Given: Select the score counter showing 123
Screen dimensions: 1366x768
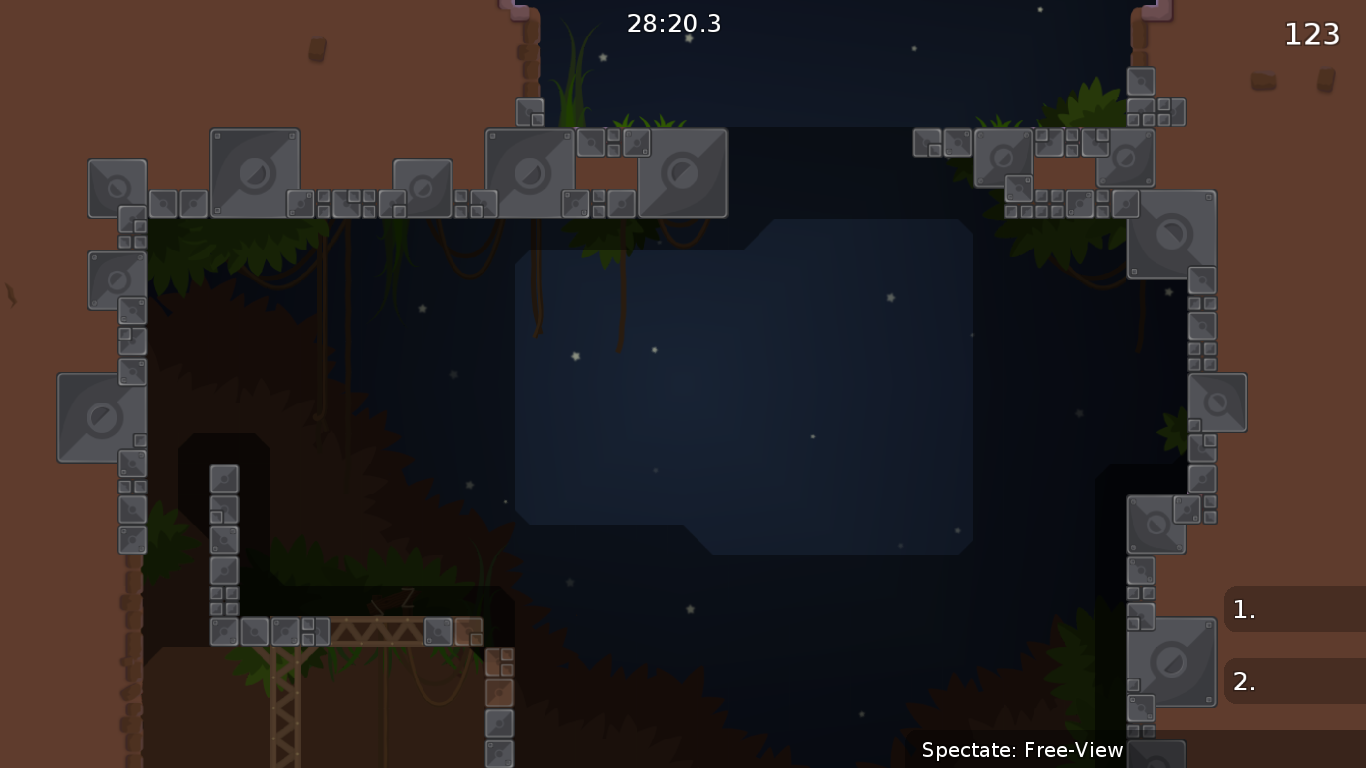Looking at the screenshot, I should [x=1313, y=34].
